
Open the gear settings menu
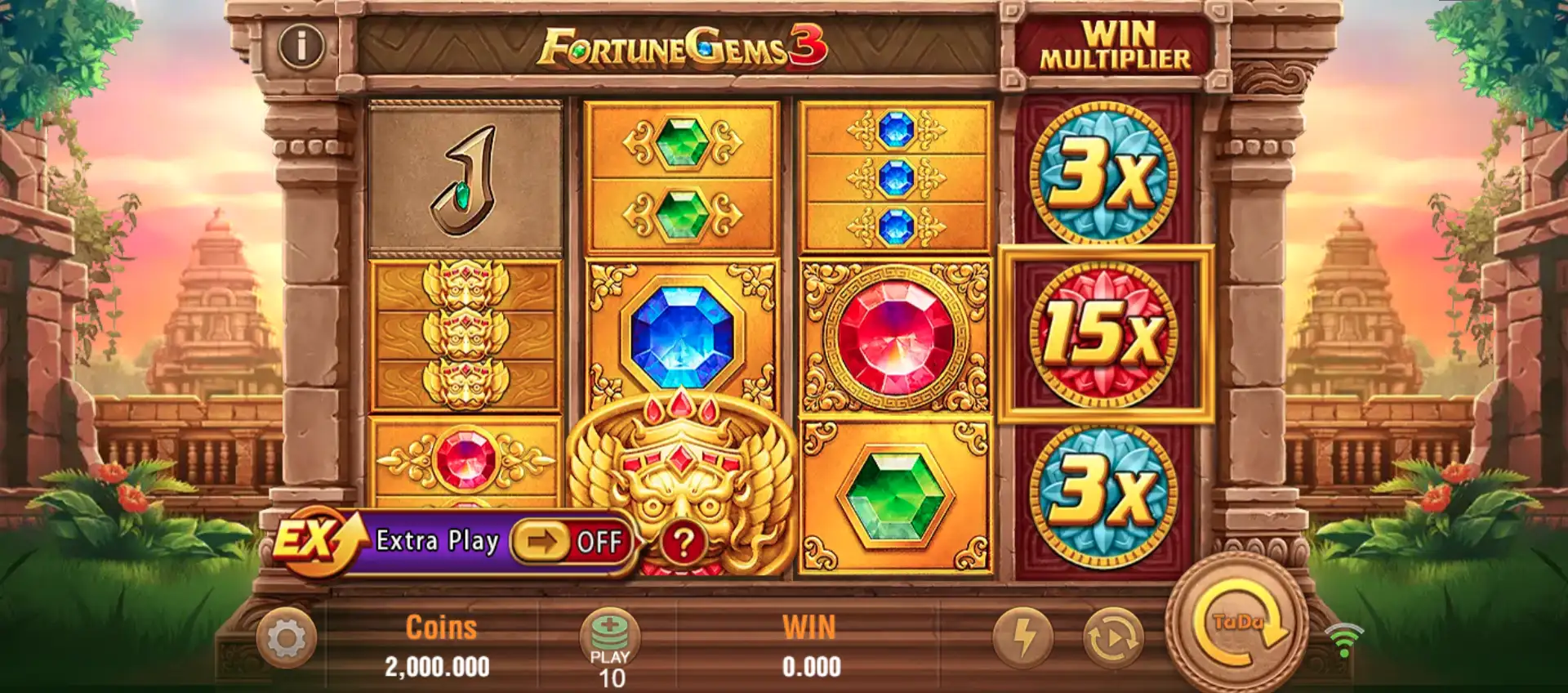286,638
